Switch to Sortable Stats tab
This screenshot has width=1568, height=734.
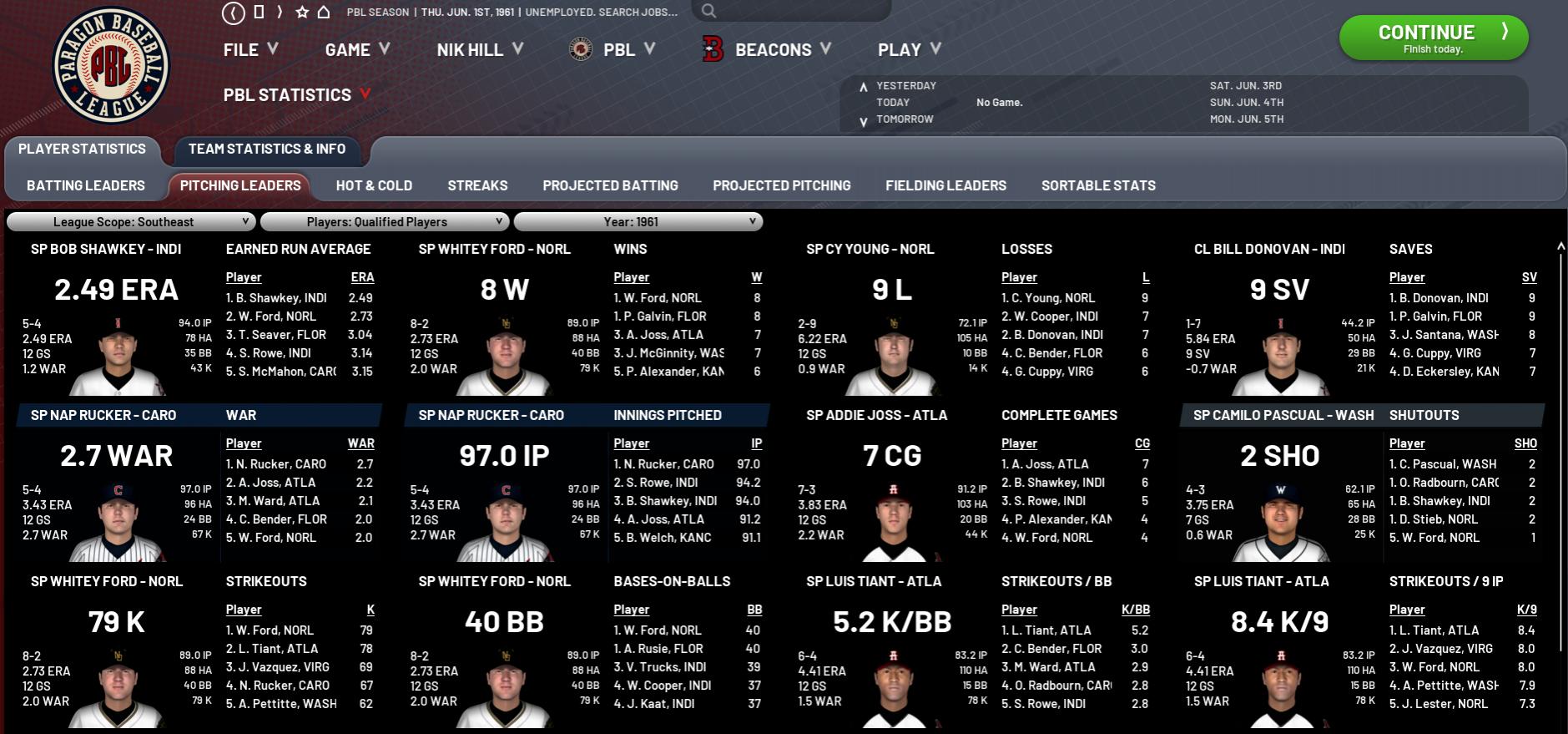pos(1098,185)
